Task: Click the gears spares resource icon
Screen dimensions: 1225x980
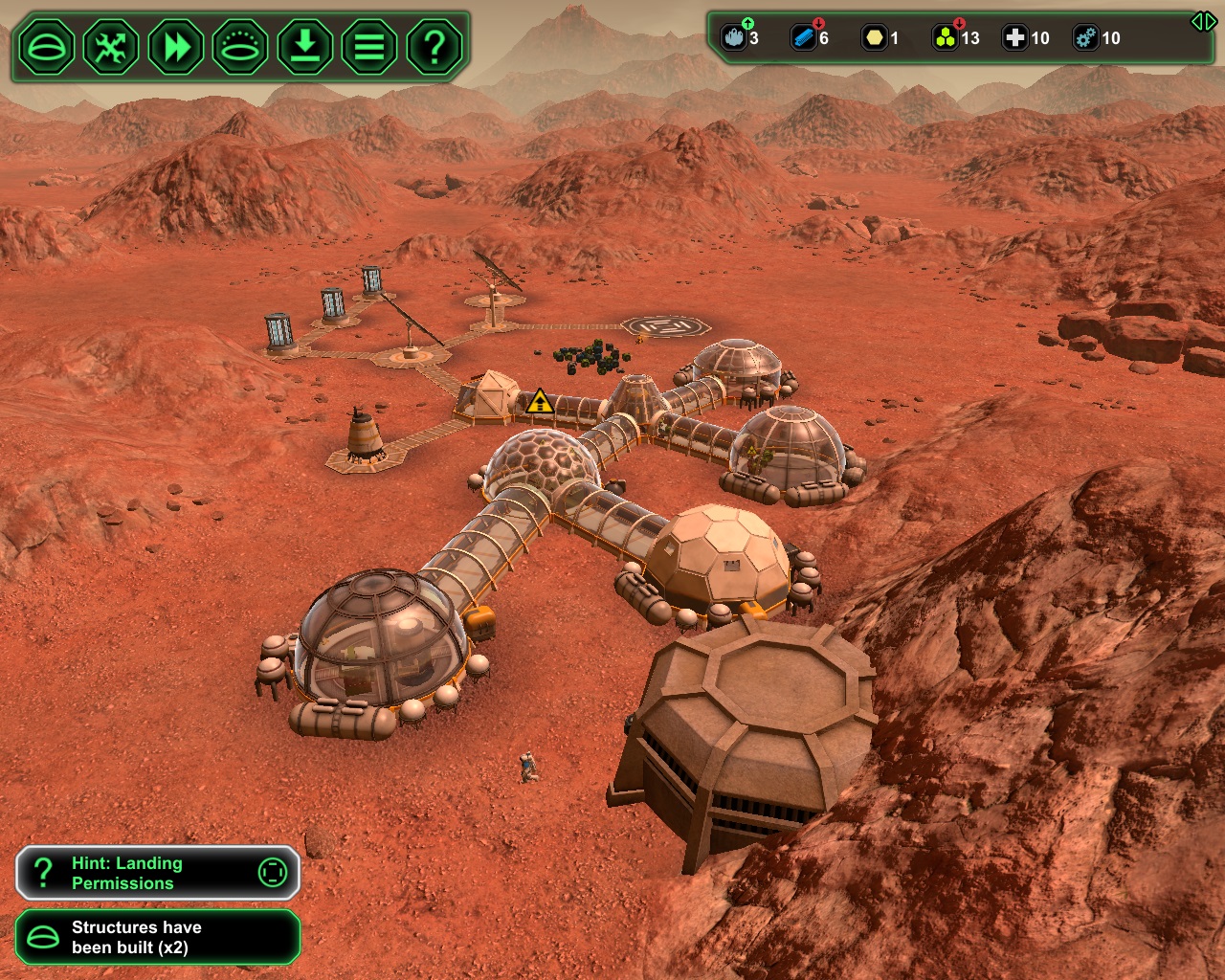Action: click(x=1085, y=38)
